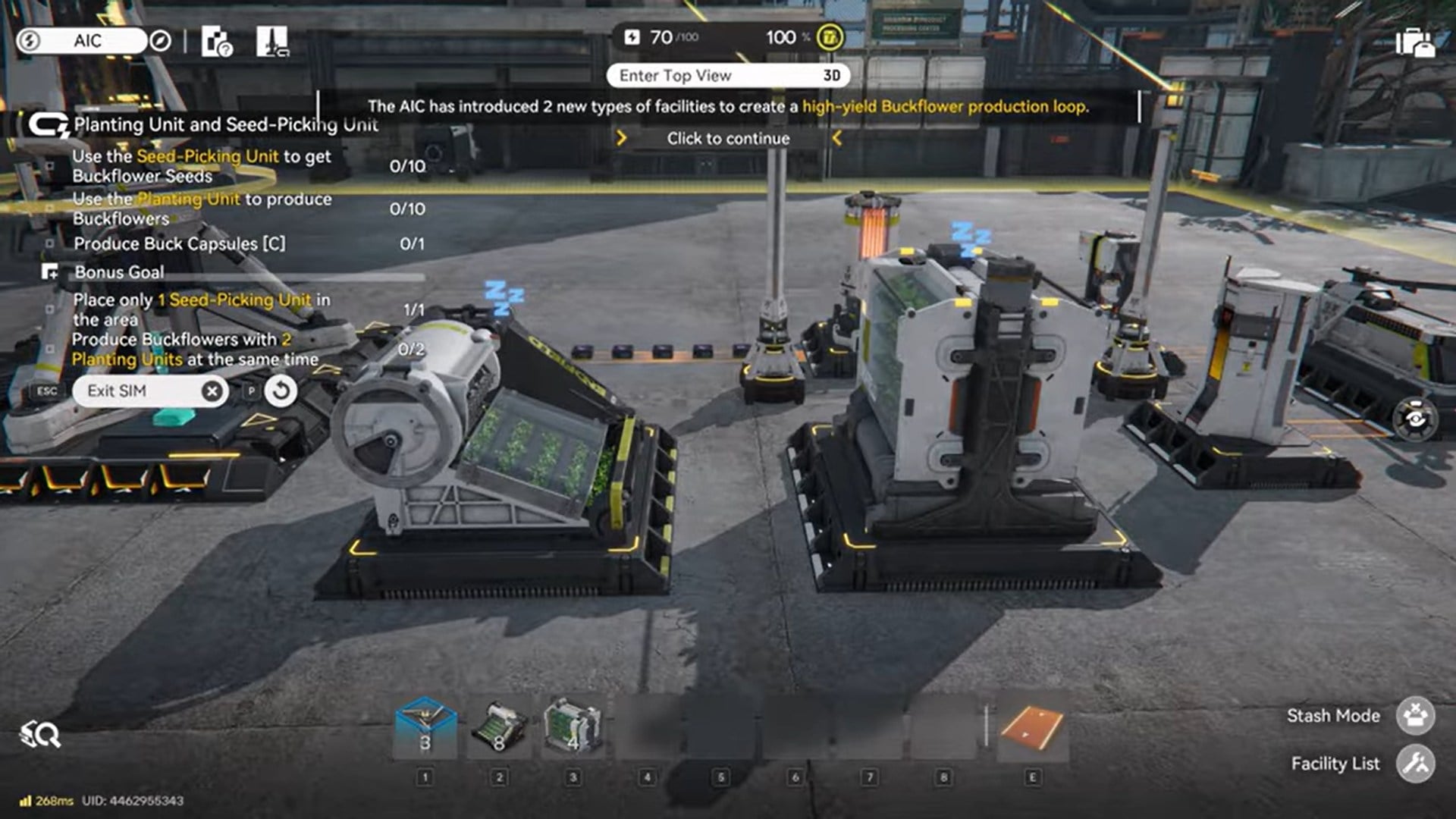Select the blue crate hotbar slot

pos(425,727)
